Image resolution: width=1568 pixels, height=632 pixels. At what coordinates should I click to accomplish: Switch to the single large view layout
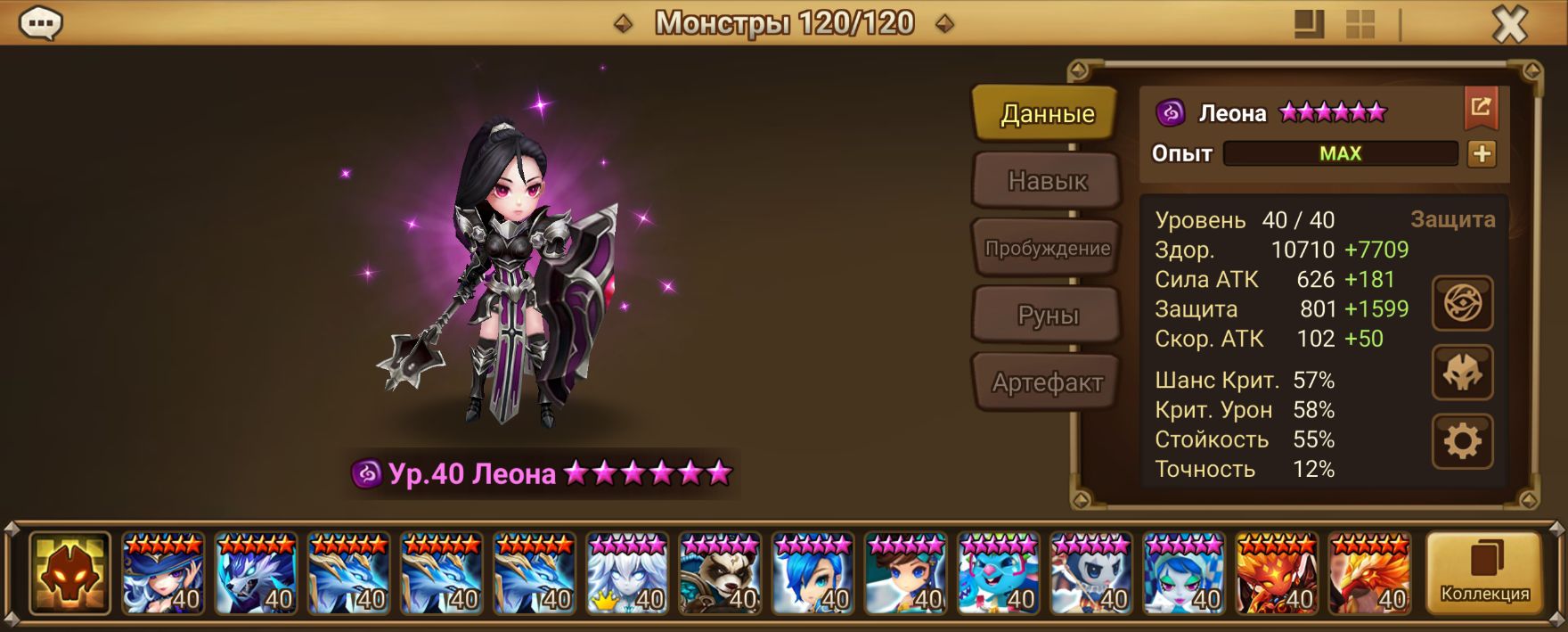1309,24
